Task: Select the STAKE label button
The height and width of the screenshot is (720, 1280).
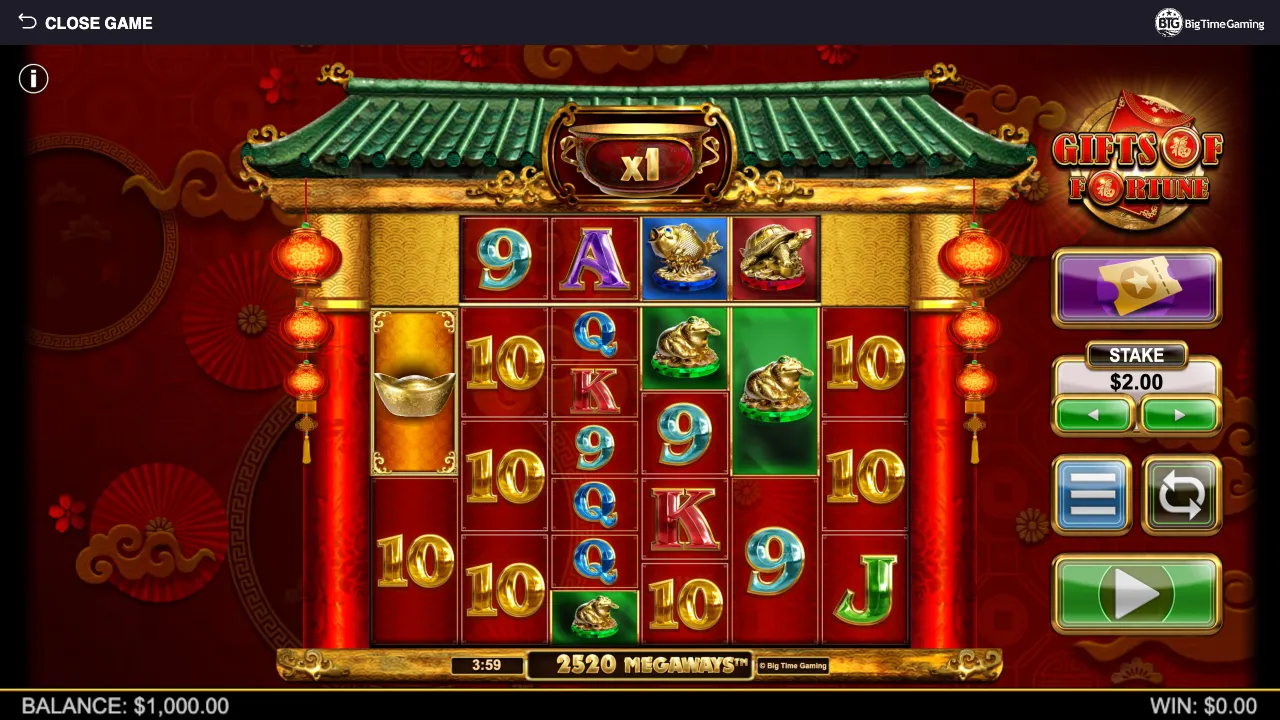Action: (x=1136, y=355)
